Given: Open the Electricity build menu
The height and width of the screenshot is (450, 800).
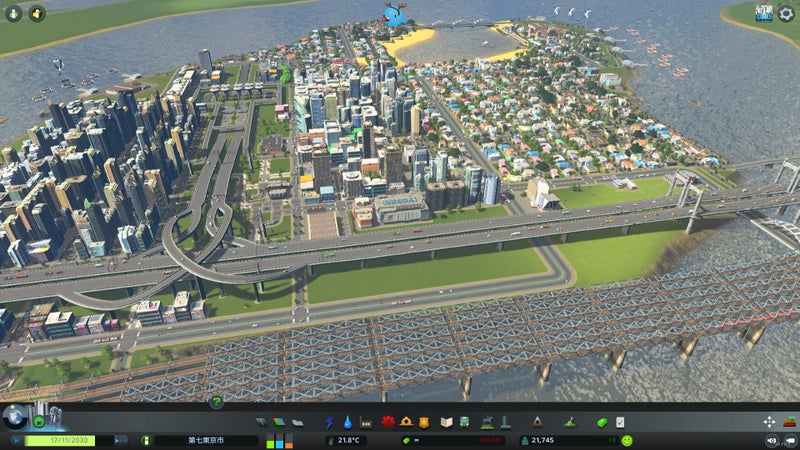Looking at the screenshot, I should pos(331,422).
